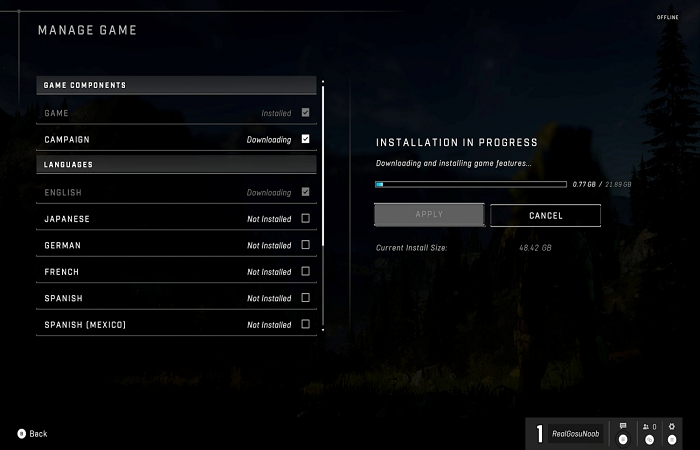Viewport: 700px width, 450px height.
Task: Tick the Spanish (Mexico) checkbox
Action: [x=305, y=324]
